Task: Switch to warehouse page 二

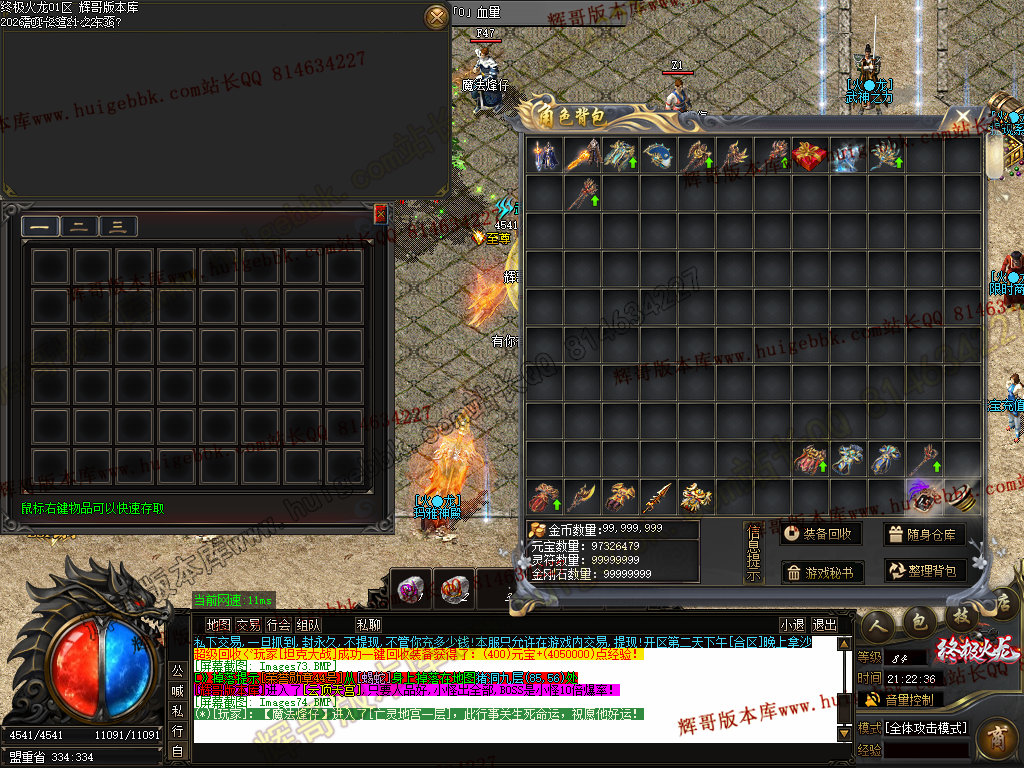Action: [x=78, y=227]
